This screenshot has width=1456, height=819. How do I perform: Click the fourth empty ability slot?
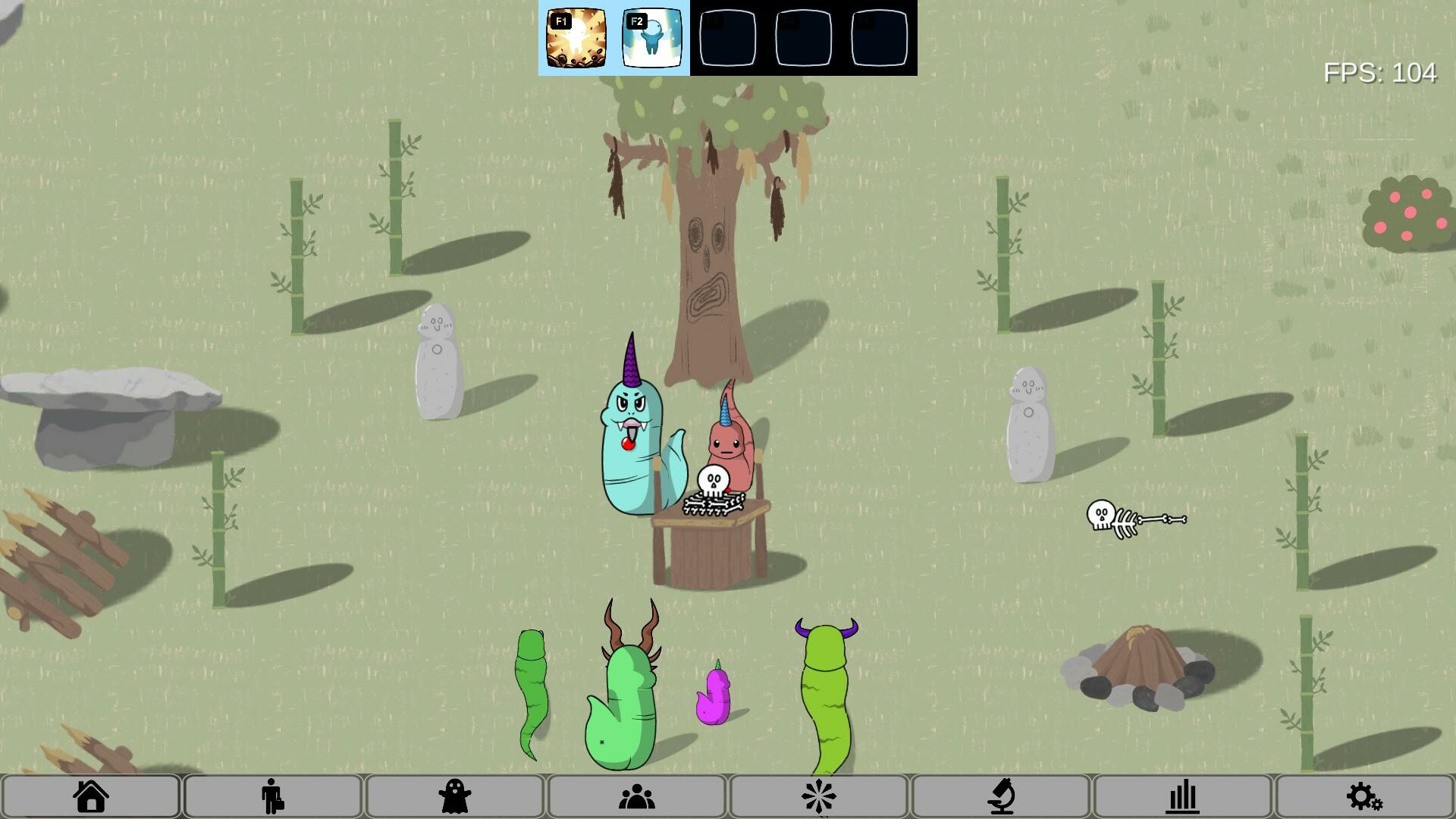[x=803, y=38]
